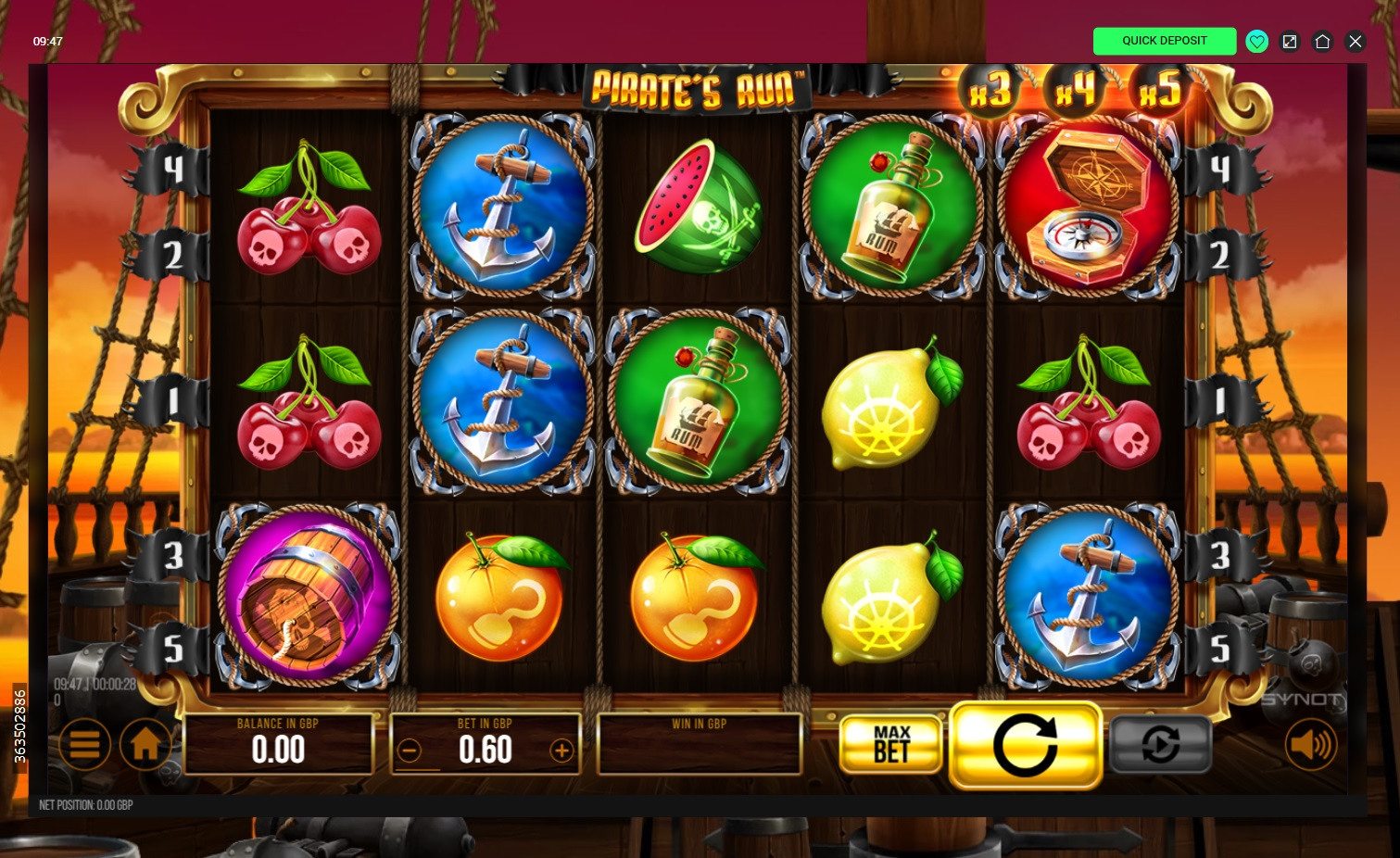This screenshot has height=858, width=1400.
Task: Click the heart favorite icon in top bar
Action: [x=1257, y=41]
